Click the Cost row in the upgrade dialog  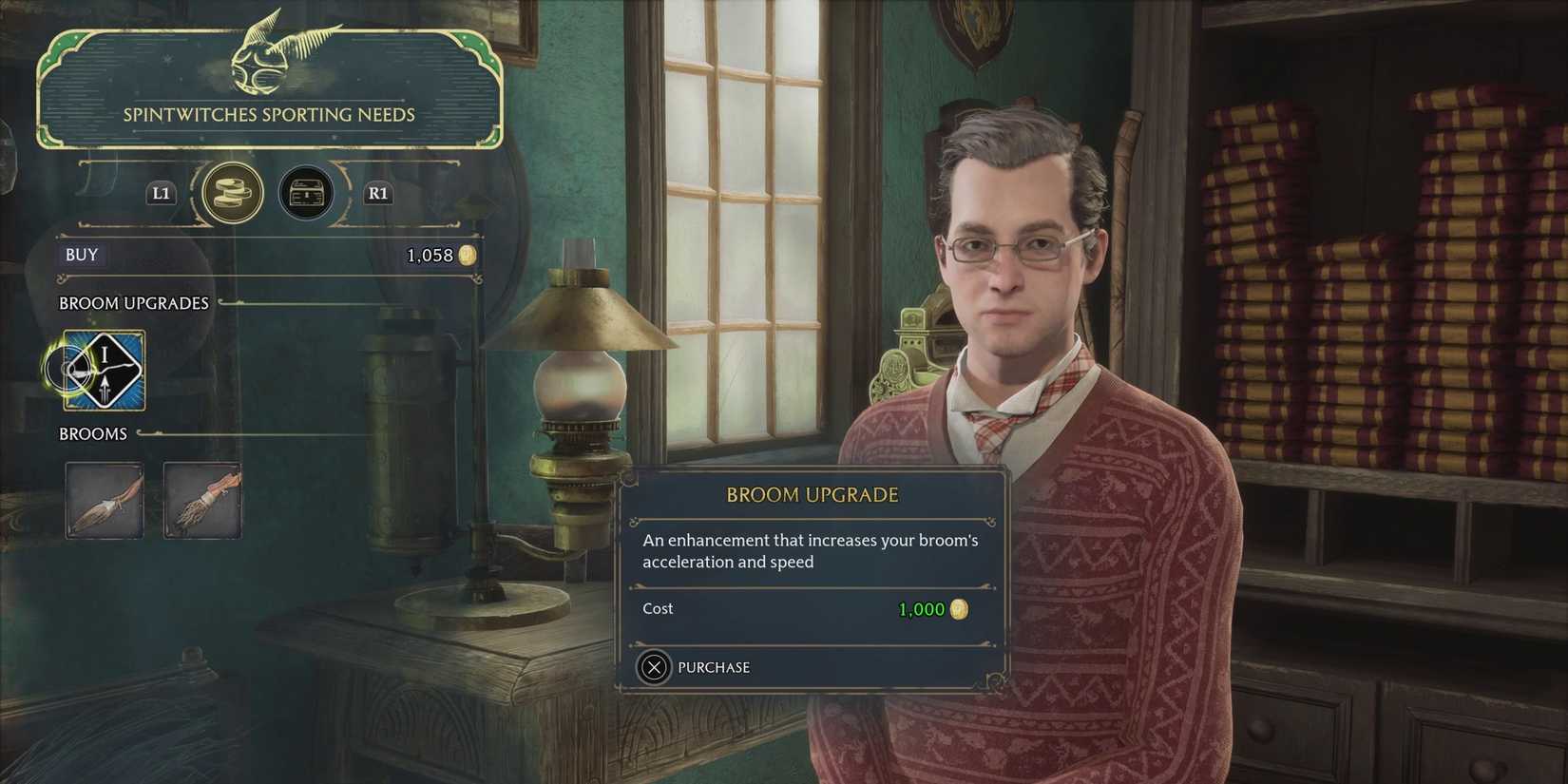pos(658,608)
